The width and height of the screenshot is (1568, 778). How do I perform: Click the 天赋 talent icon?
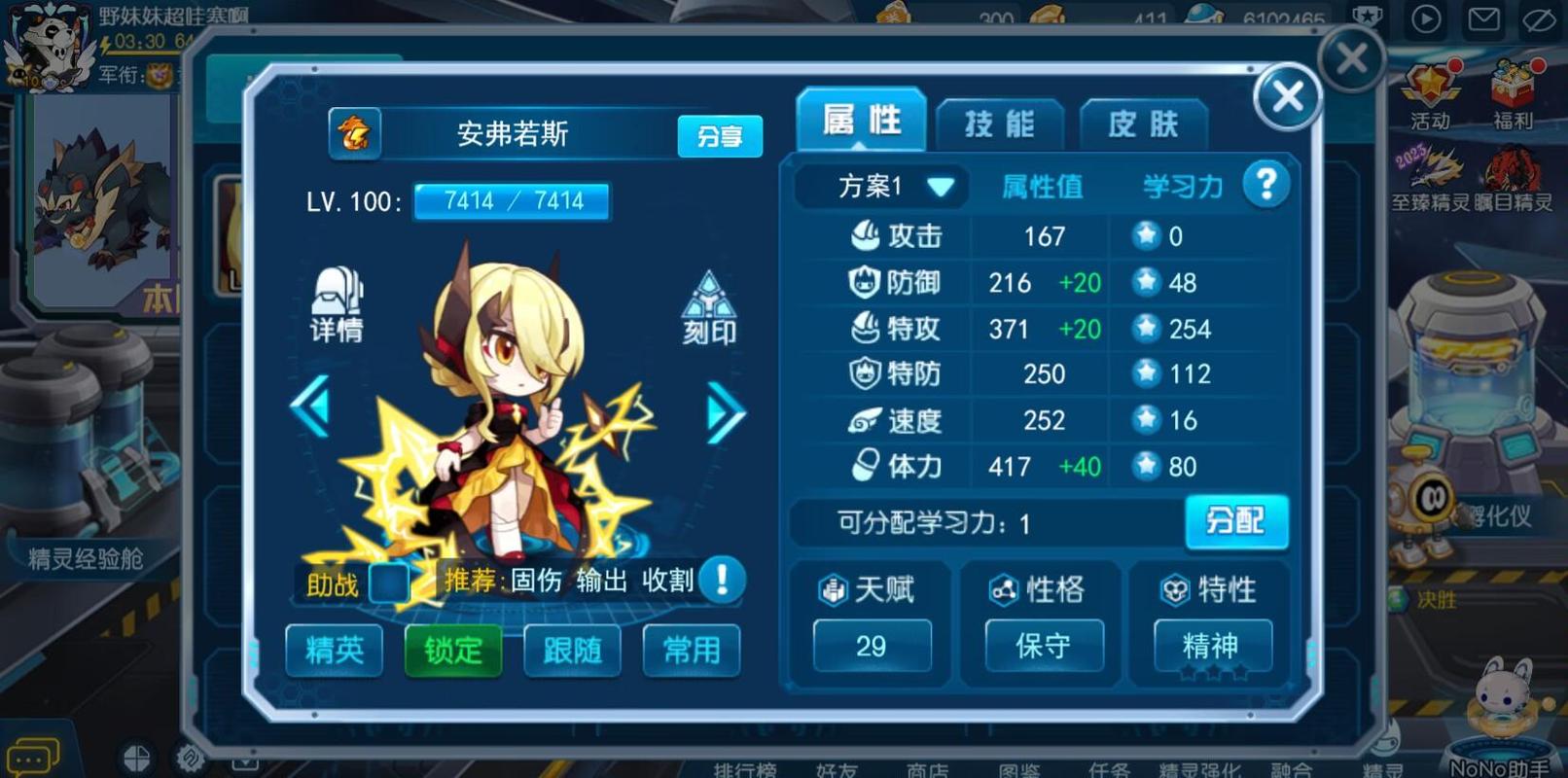click(x=835, y=589)
